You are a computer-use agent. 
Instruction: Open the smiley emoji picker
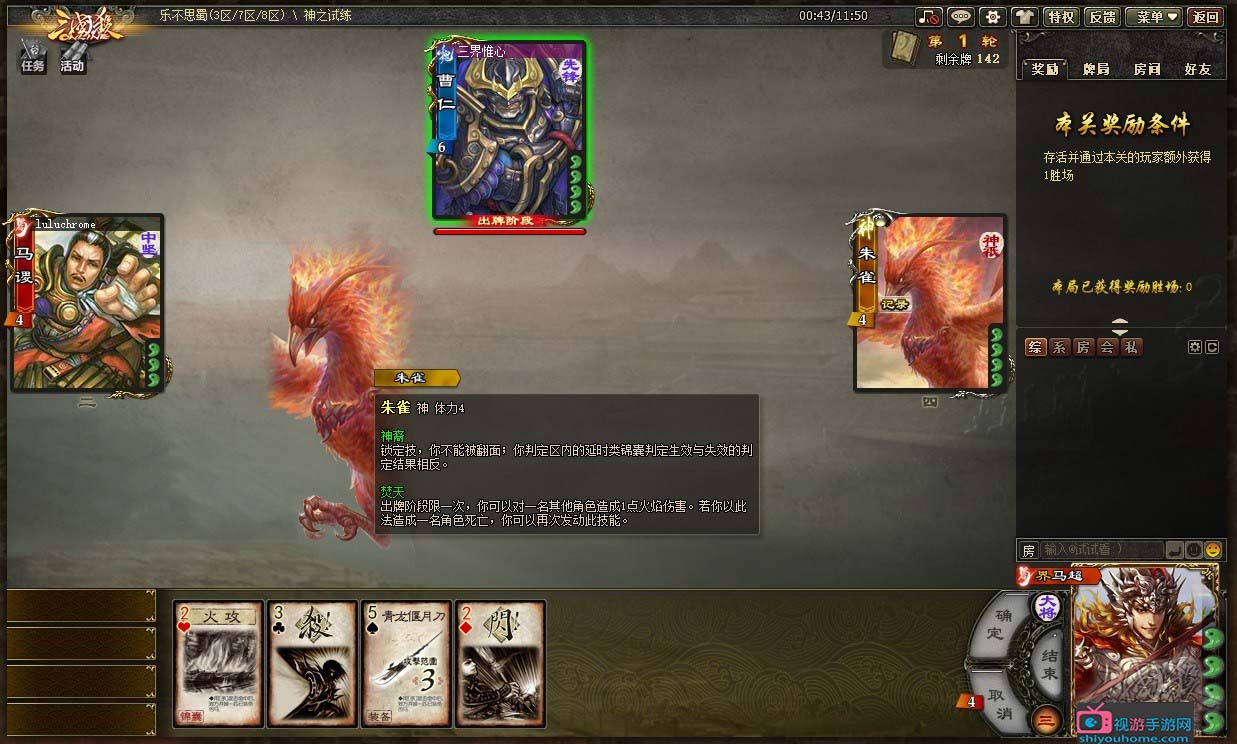pos(1212,550)
